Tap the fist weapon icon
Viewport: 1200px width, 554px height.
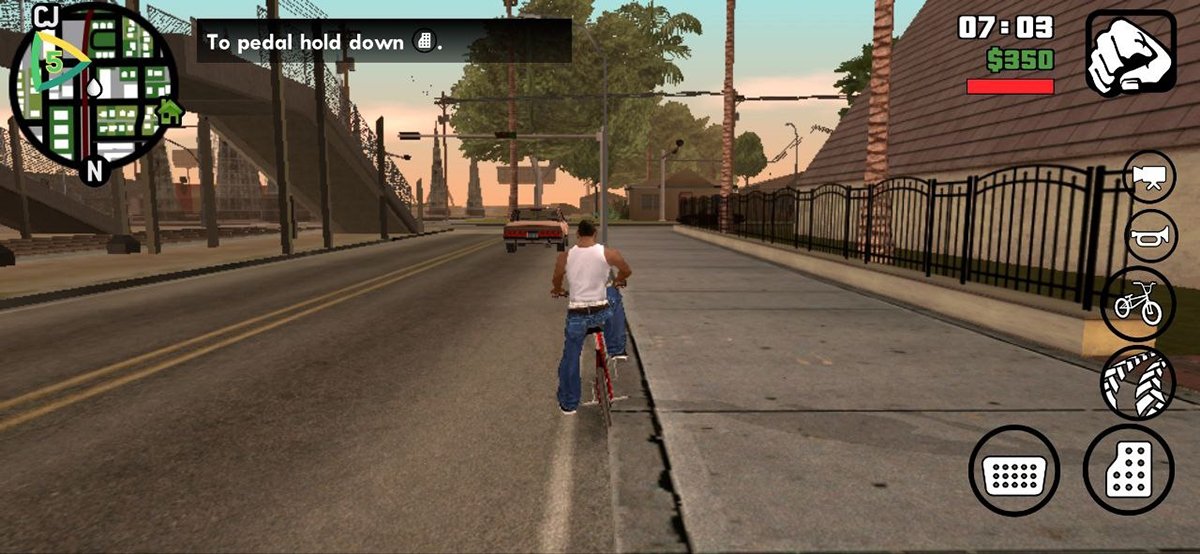coord(1130,53)
